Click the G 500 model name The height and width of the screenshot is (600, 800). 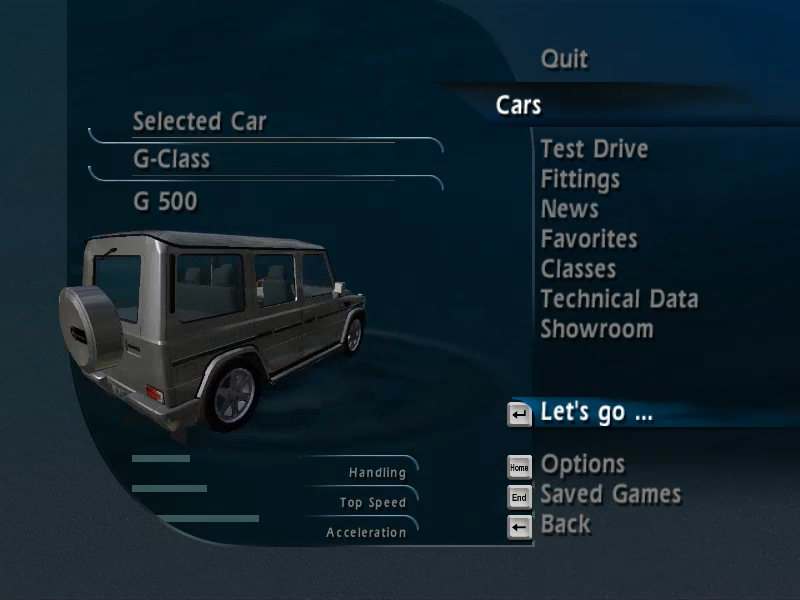tap(165, 202)
